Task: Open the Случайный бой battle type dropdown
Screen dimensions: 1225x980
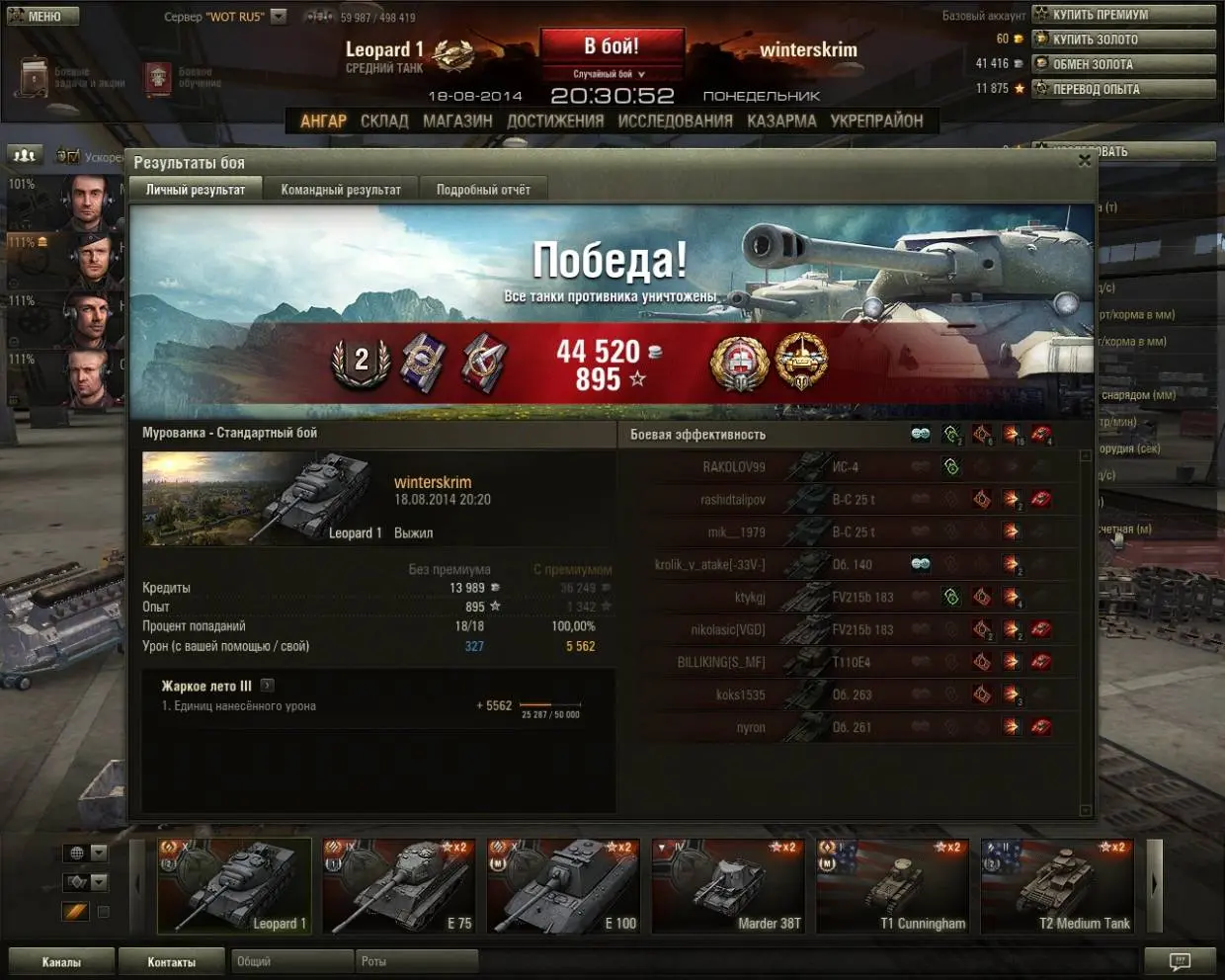Action: [611, 74]
